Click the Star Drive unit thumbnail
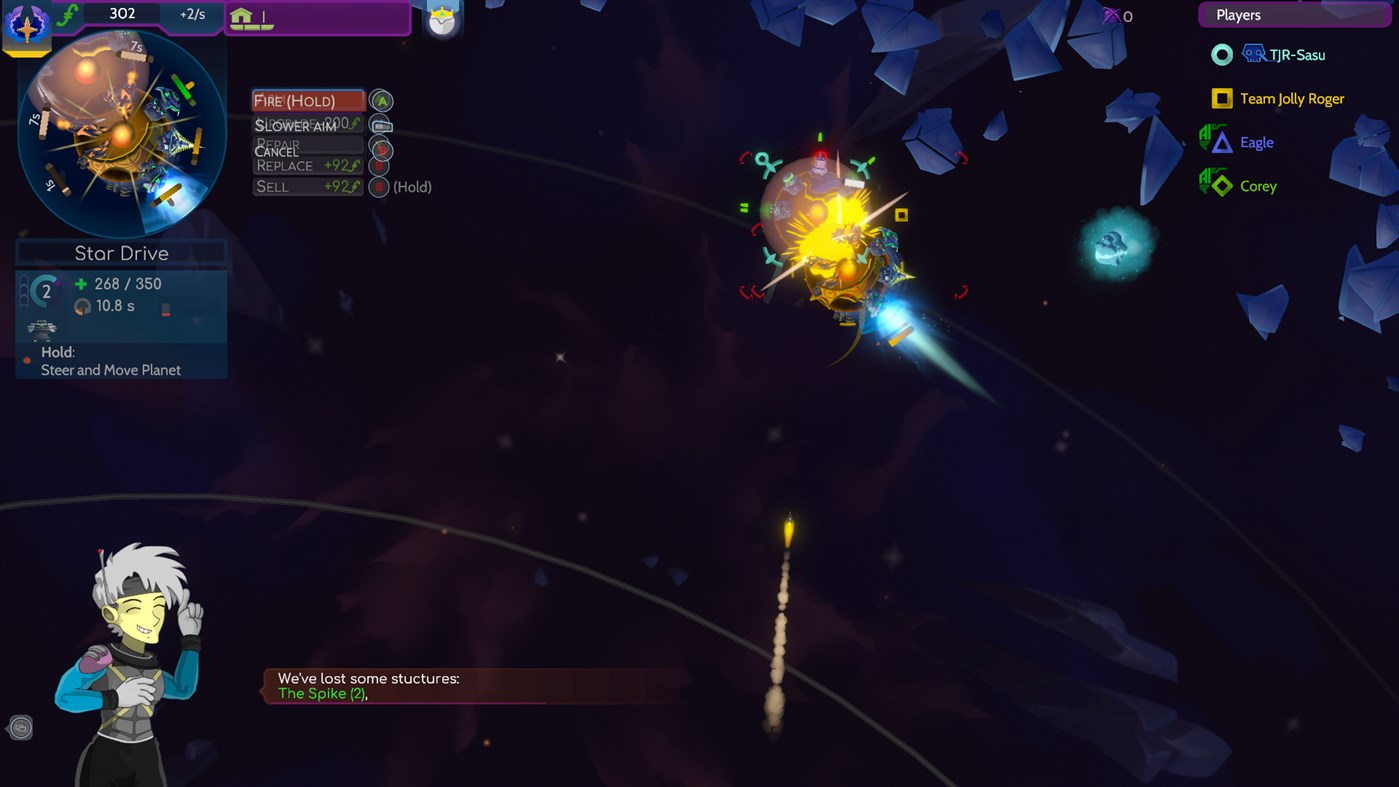The height and width of the screenshot is (787, 1399). 40,330
